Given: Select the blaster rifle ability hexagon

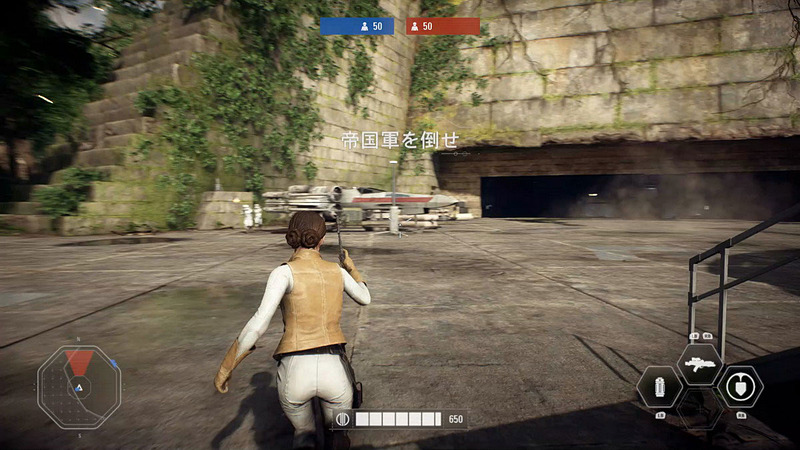Looking at the screenshot, I should point(699,365).
